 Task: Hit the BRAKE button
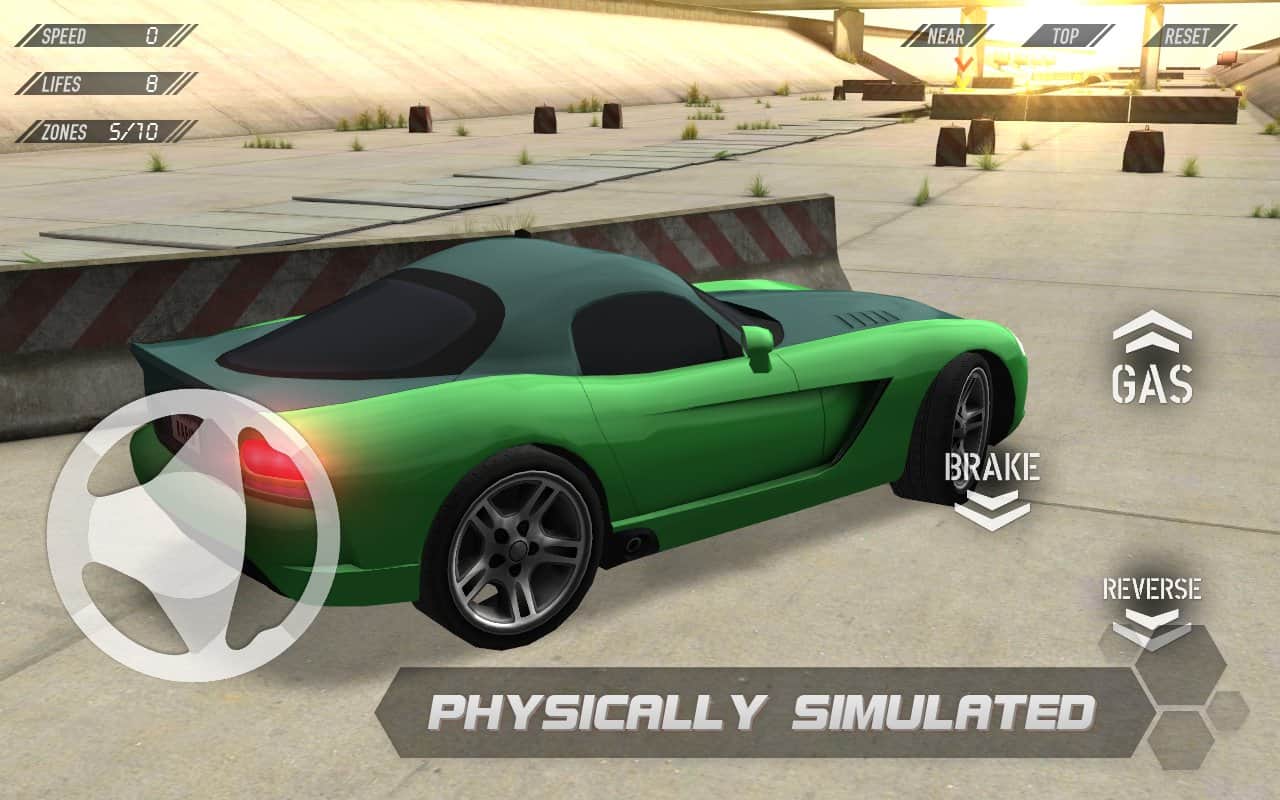coord(992,490)
